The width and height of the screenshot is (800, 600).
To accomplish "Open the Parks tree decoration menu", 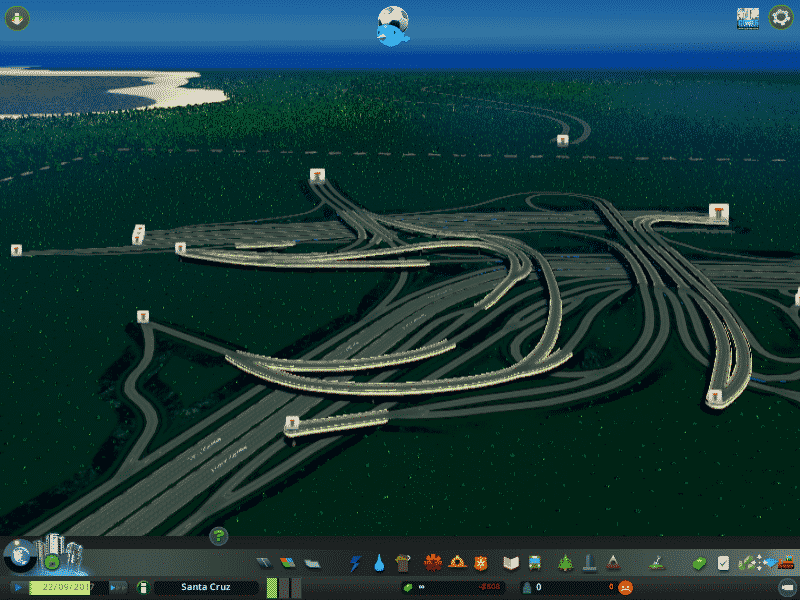I will pos(565,563).
